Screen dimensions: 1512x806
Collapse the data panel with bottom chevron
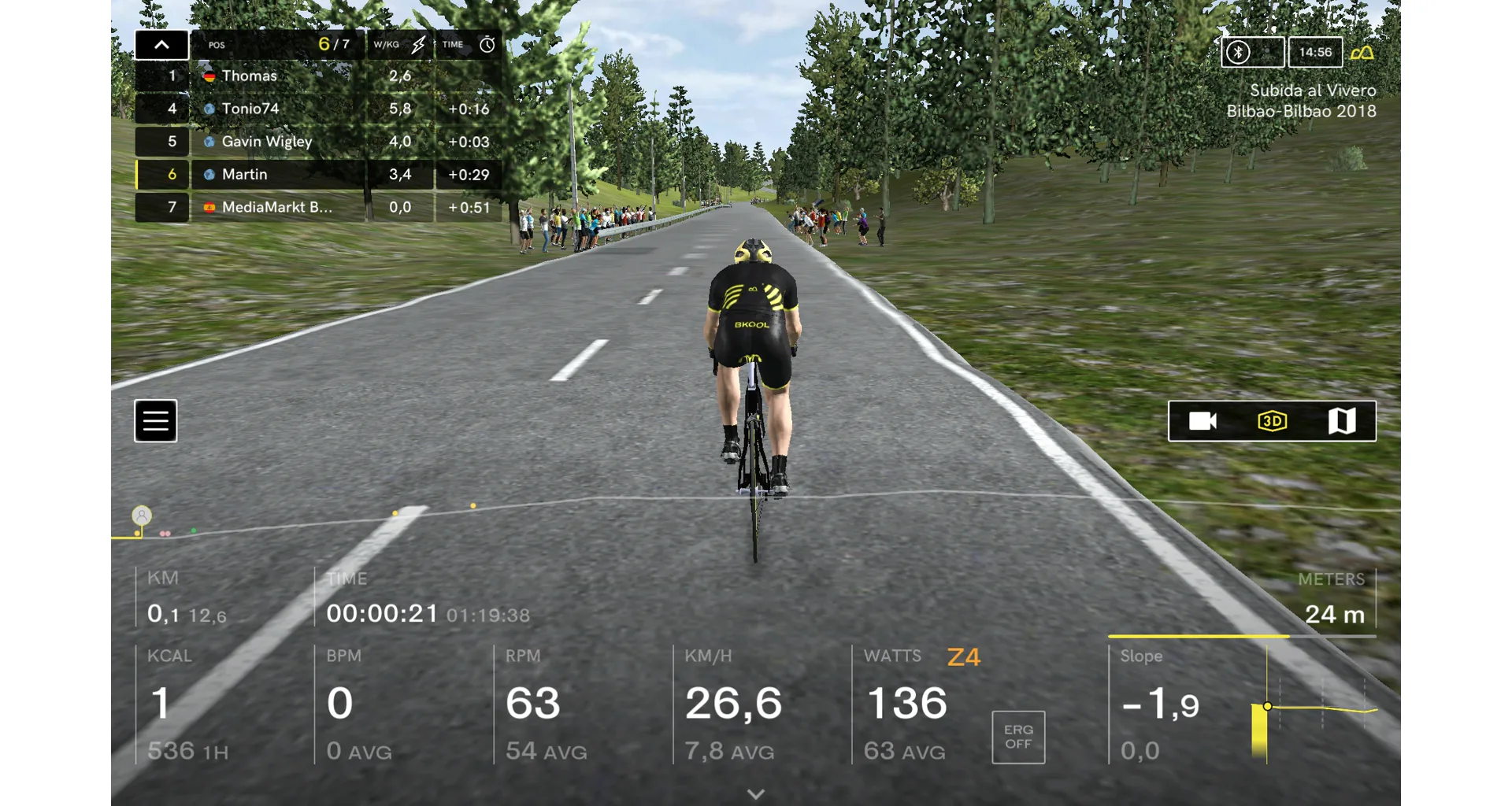(756, 794)
